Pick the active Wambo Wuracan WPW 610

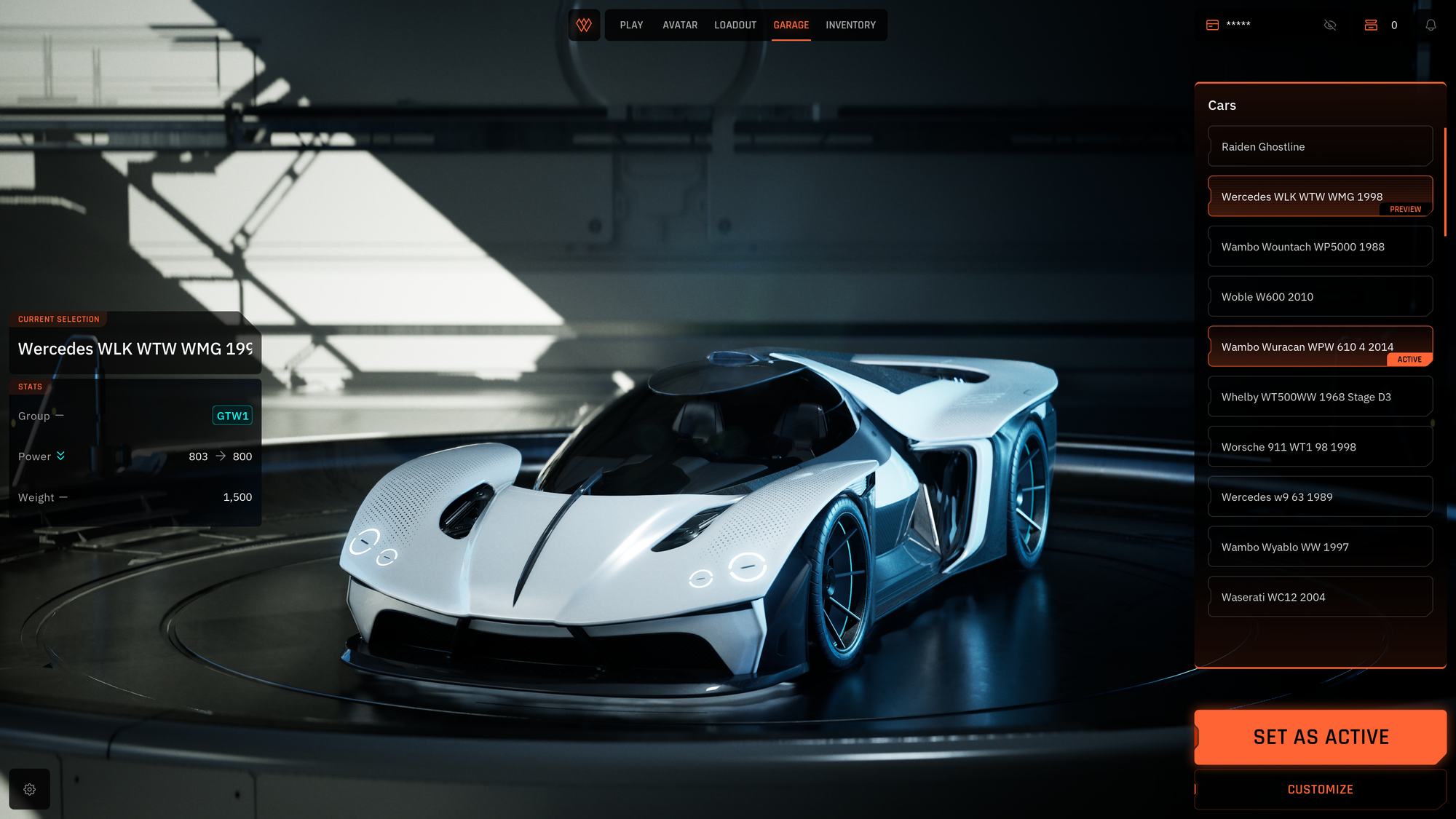tap(1320, 347)
